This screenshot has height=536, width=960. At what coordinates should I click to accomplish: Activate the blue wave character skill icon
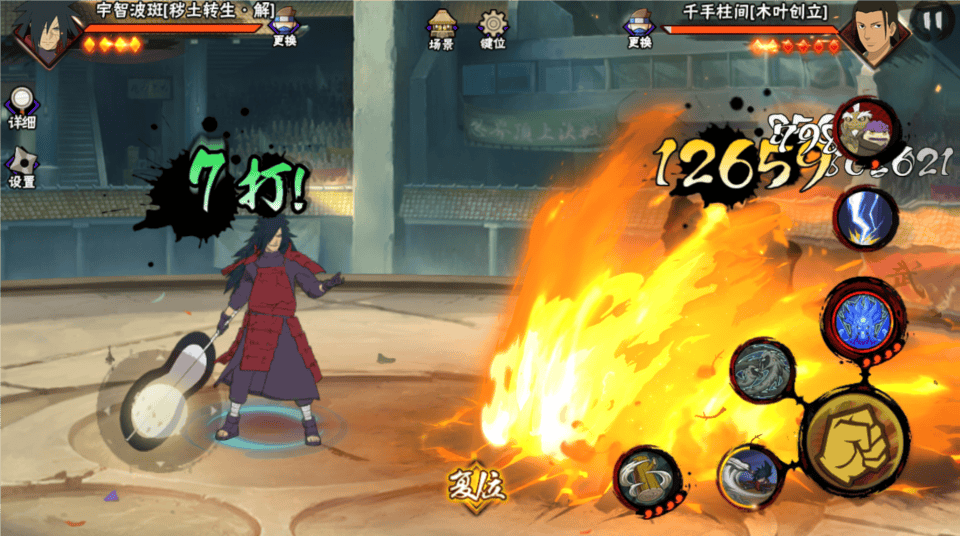(x=749, y=477)
